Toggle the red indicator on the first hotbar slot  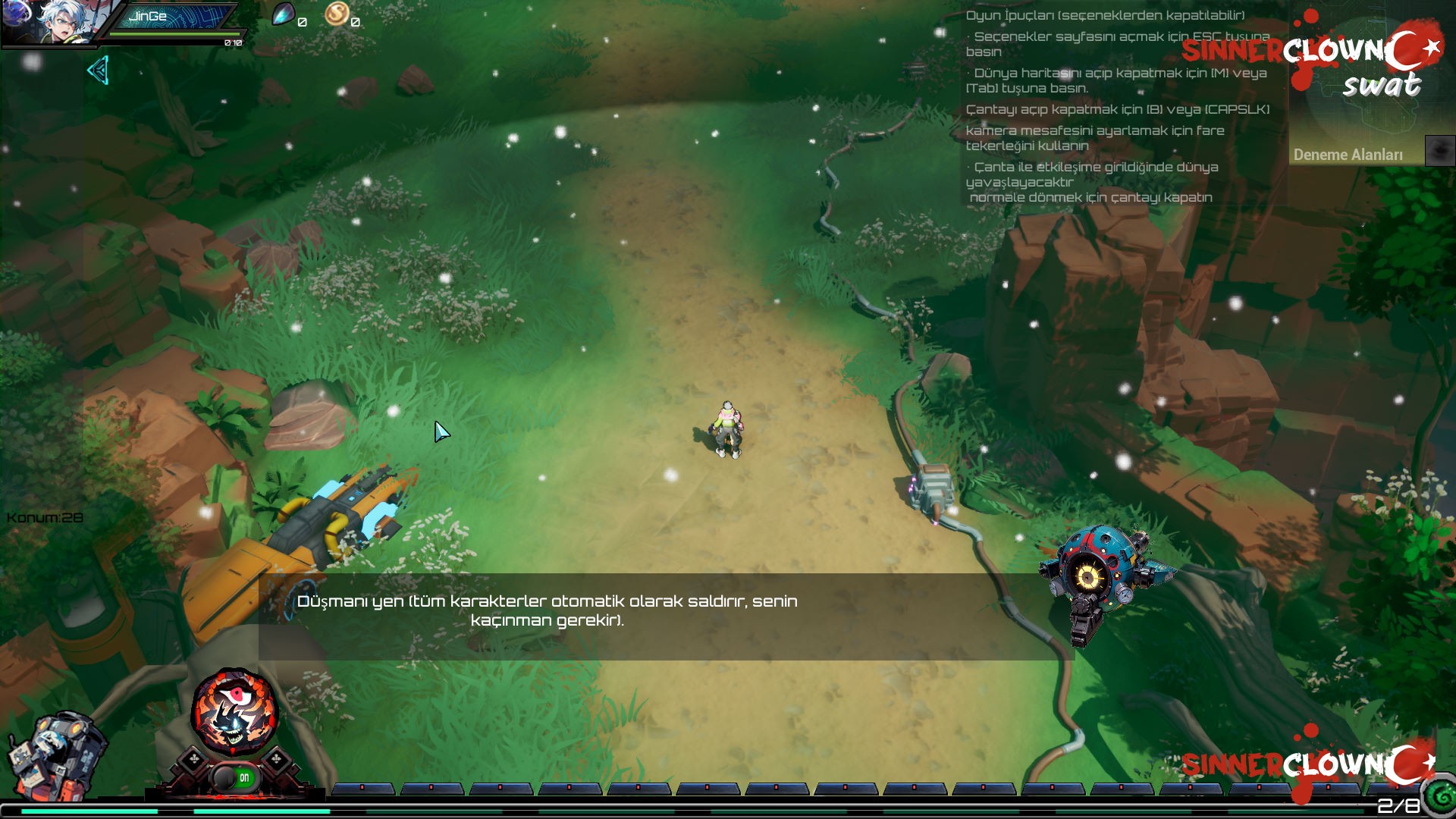[362, 789]
